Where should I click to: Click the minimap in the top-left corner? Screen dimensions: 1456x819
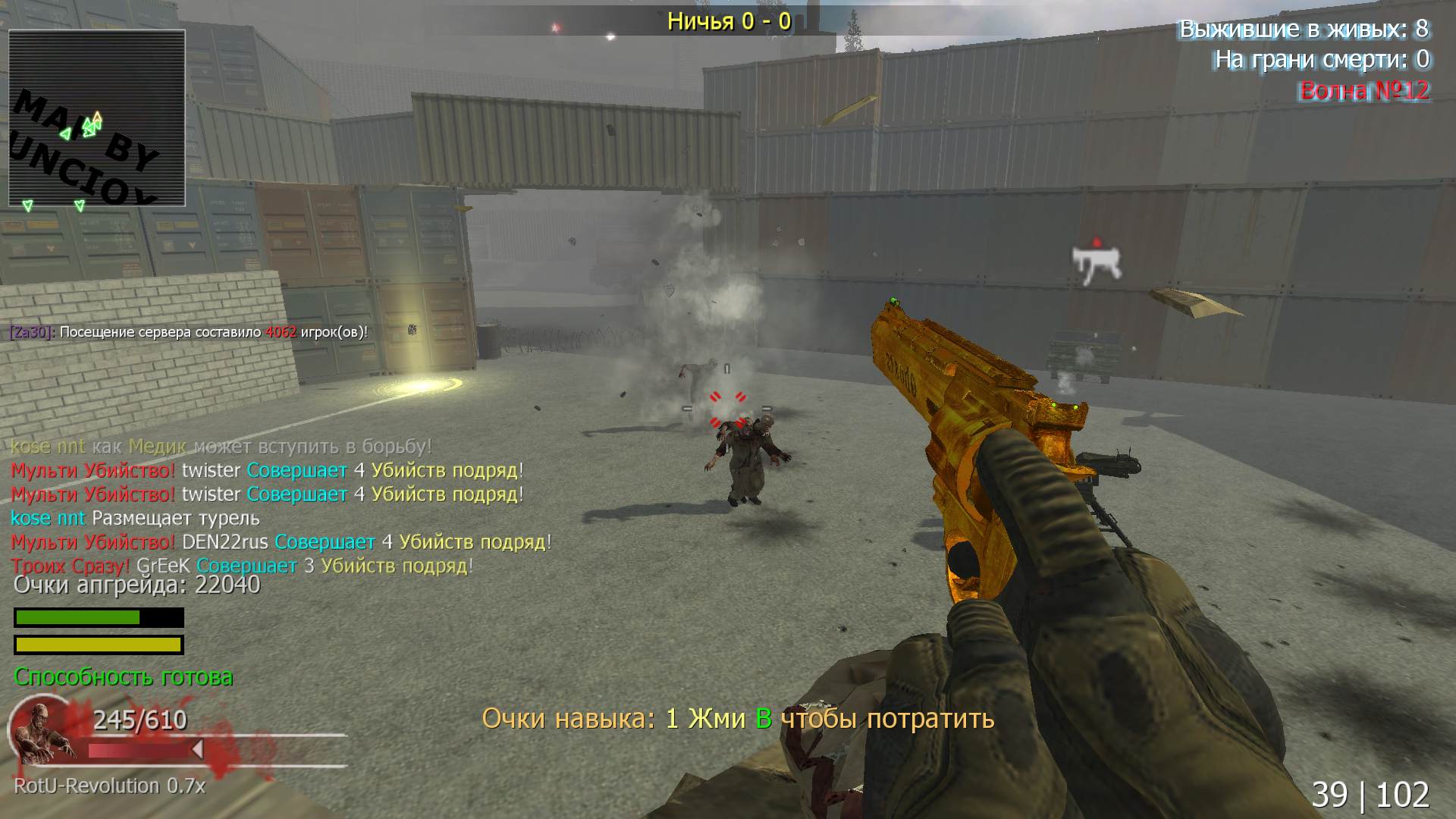point(97,118)
